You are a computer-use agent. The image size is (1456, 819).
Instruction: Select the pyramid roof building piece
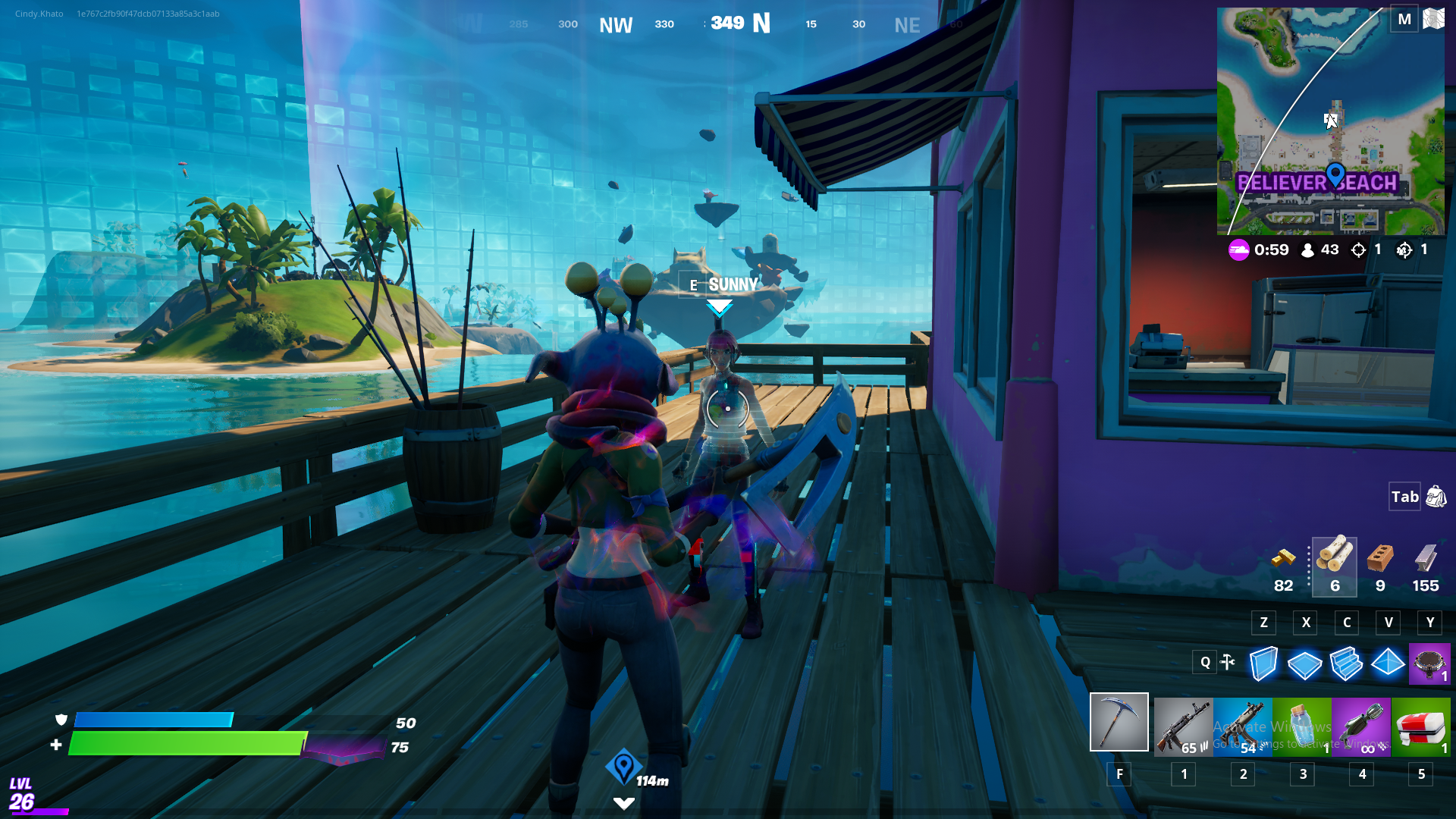click(1388, 664)
